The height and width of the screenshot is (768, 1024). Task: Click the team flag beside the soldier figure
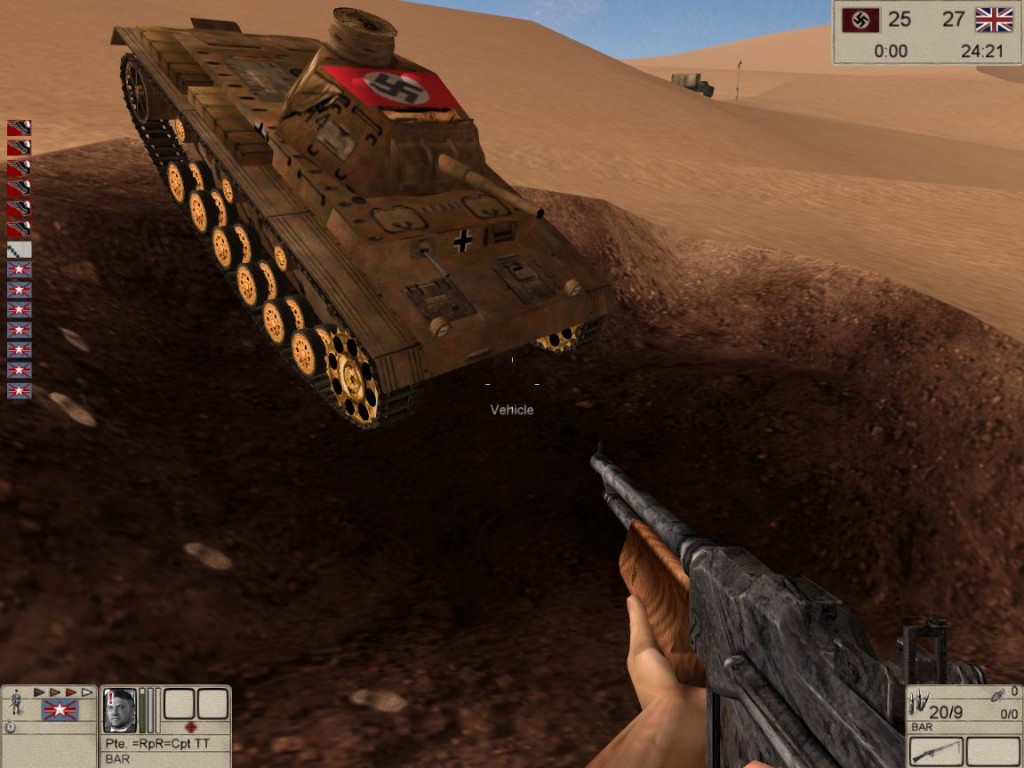(x=59, y=709)
